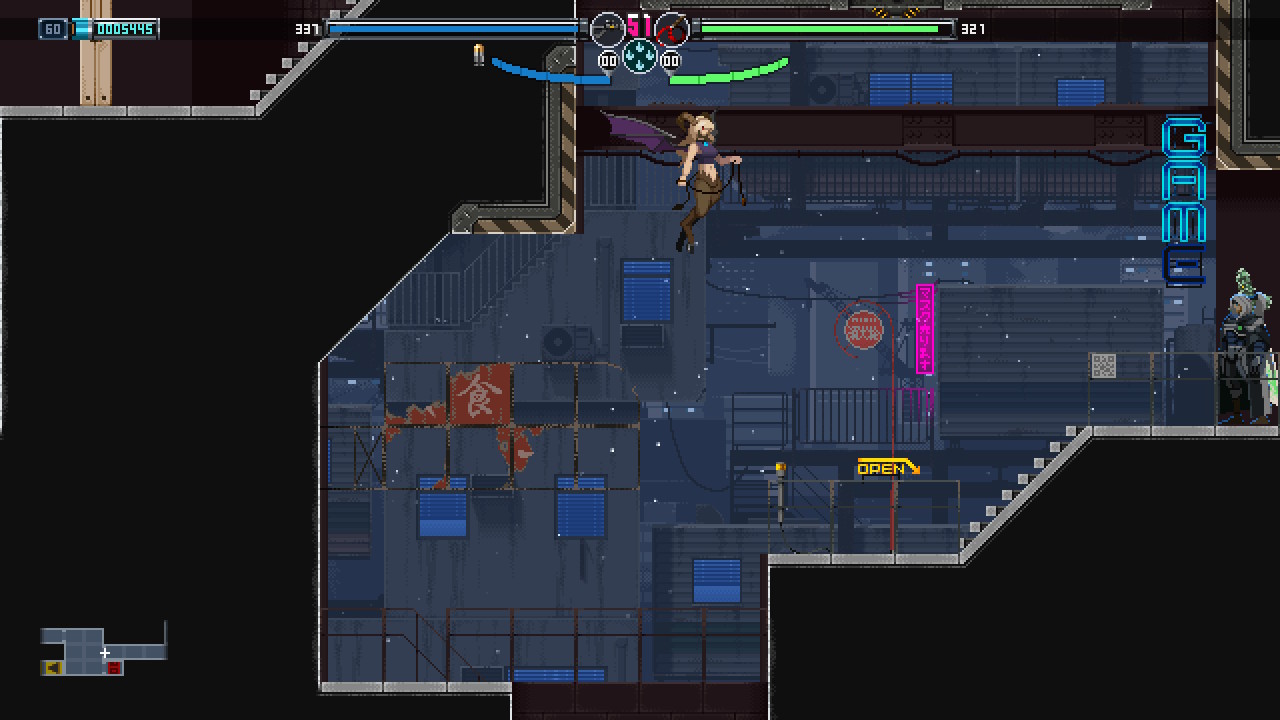
Task: Click the yellow marker on the minimap
Action: [x=52, y=668]
